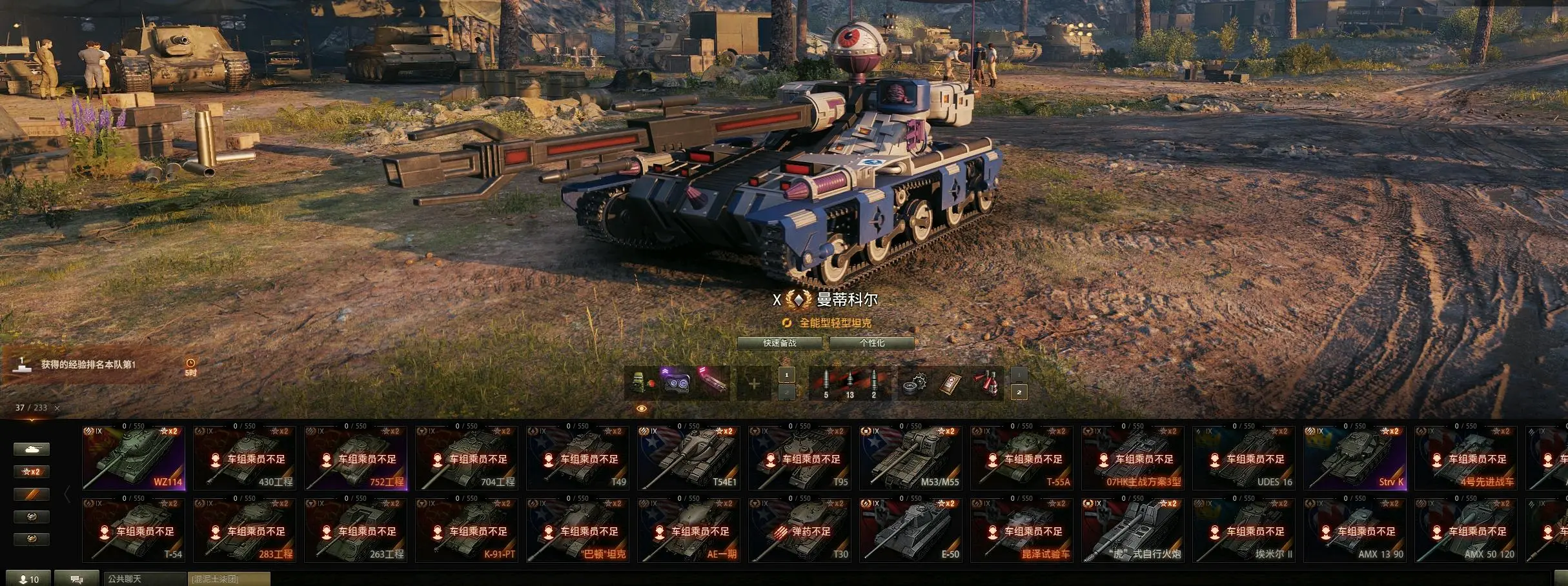Pick the M53/M55 artillery tile

[x=911, y=458]
